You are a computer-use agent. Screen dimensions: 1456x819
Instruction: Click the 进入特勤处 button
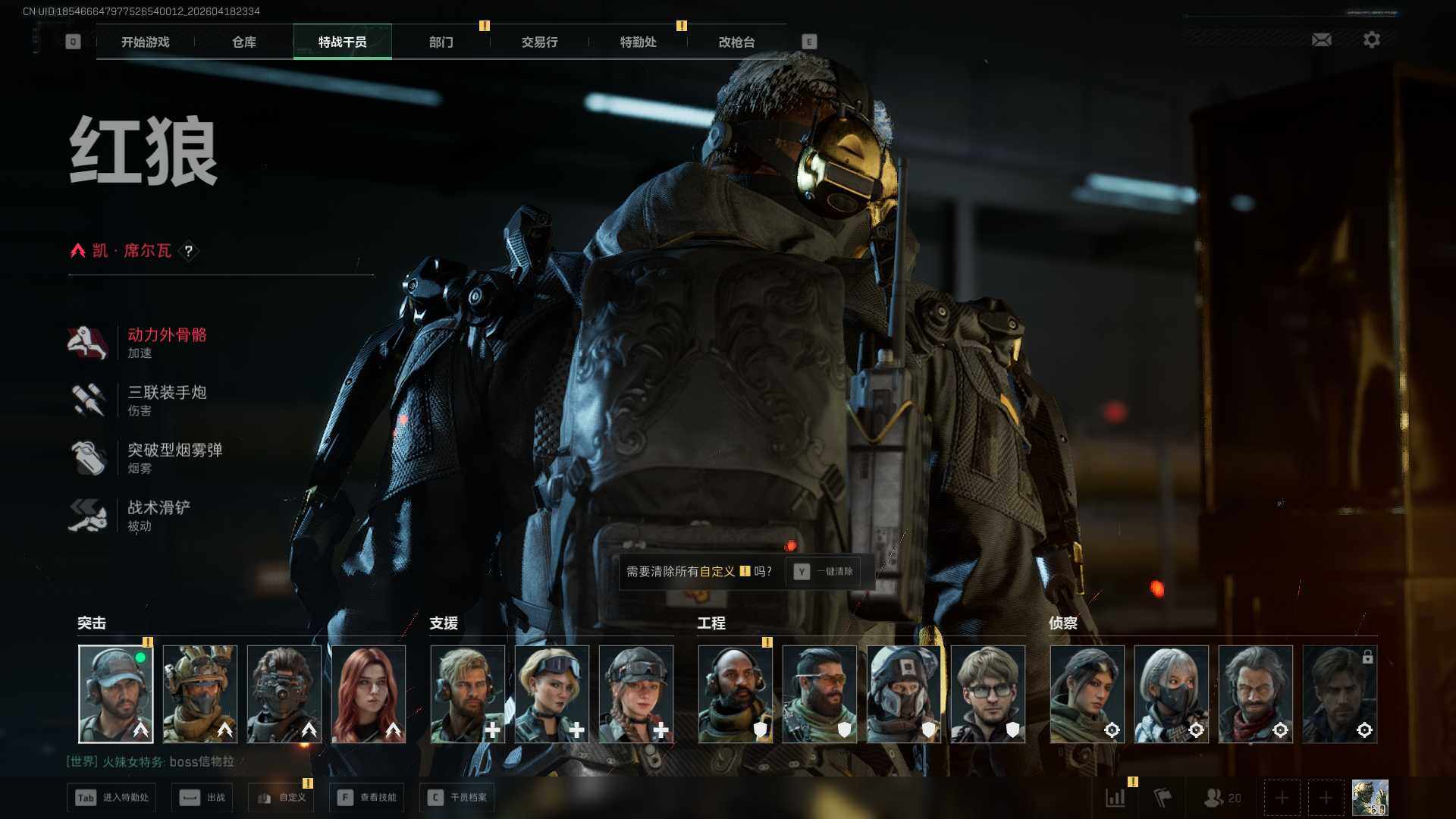[x=112, y=798]
